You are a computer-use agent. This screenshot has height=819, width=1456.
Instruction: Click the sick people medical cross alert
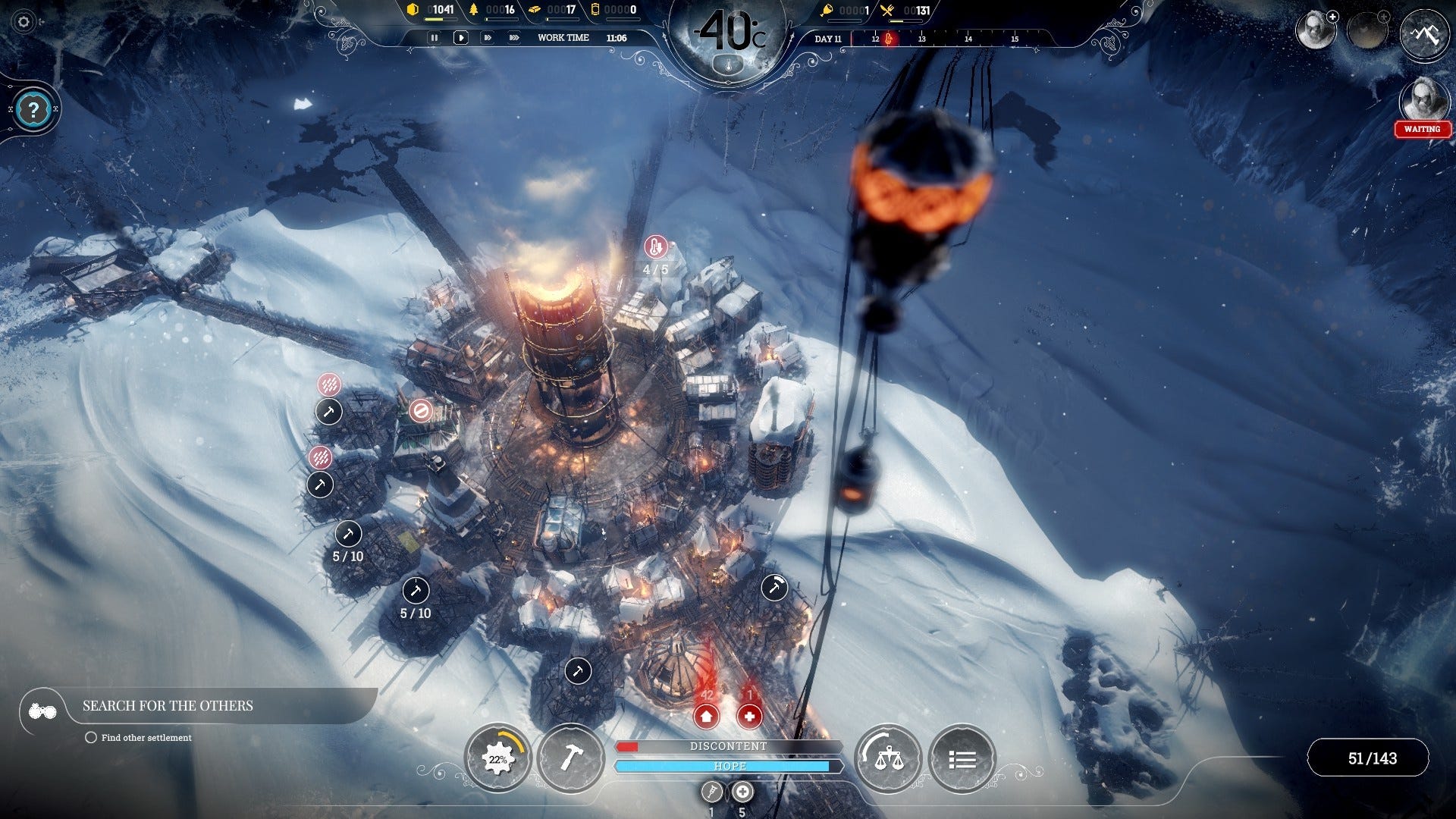click(x=749, y=716)
